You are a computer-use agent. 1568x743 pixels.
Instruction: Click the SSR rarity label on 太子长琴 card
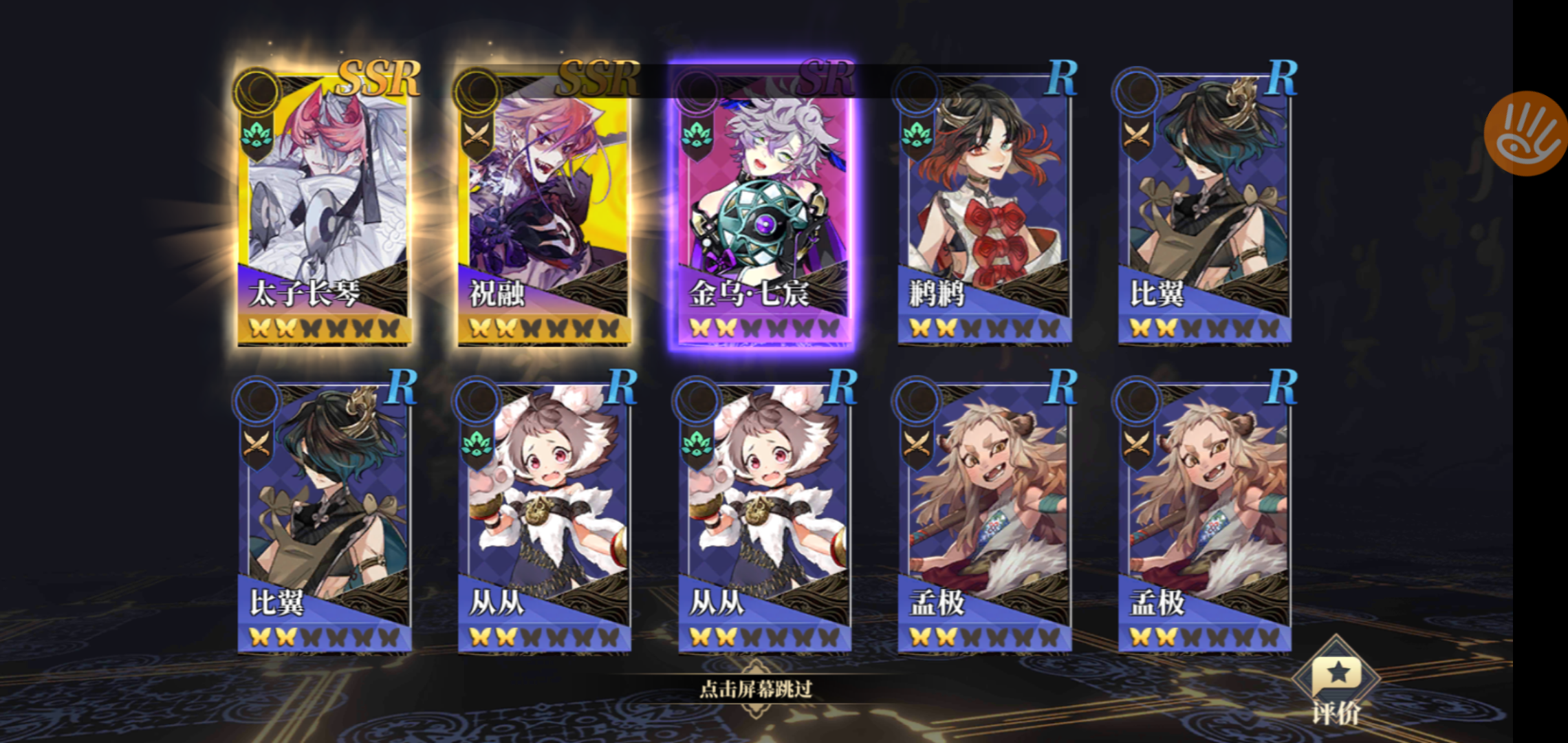(380, 78)
